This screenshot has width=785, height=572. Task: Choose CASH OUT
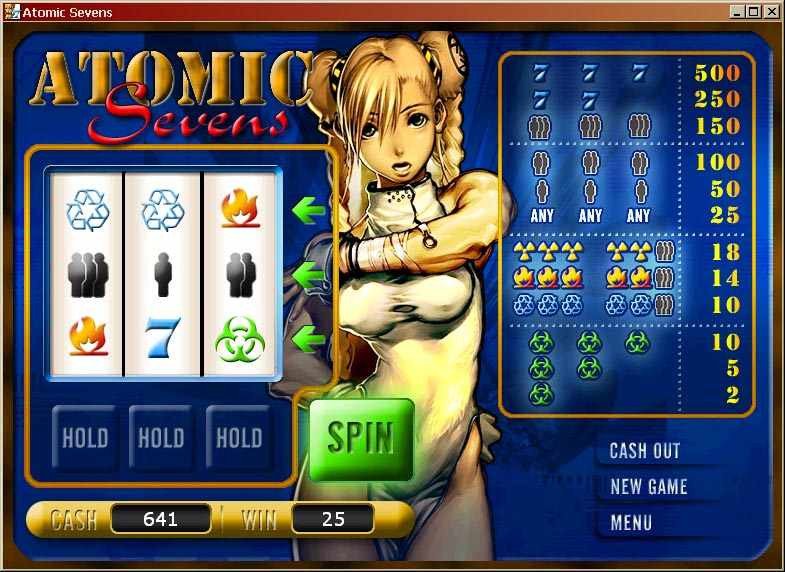[644, 451]
